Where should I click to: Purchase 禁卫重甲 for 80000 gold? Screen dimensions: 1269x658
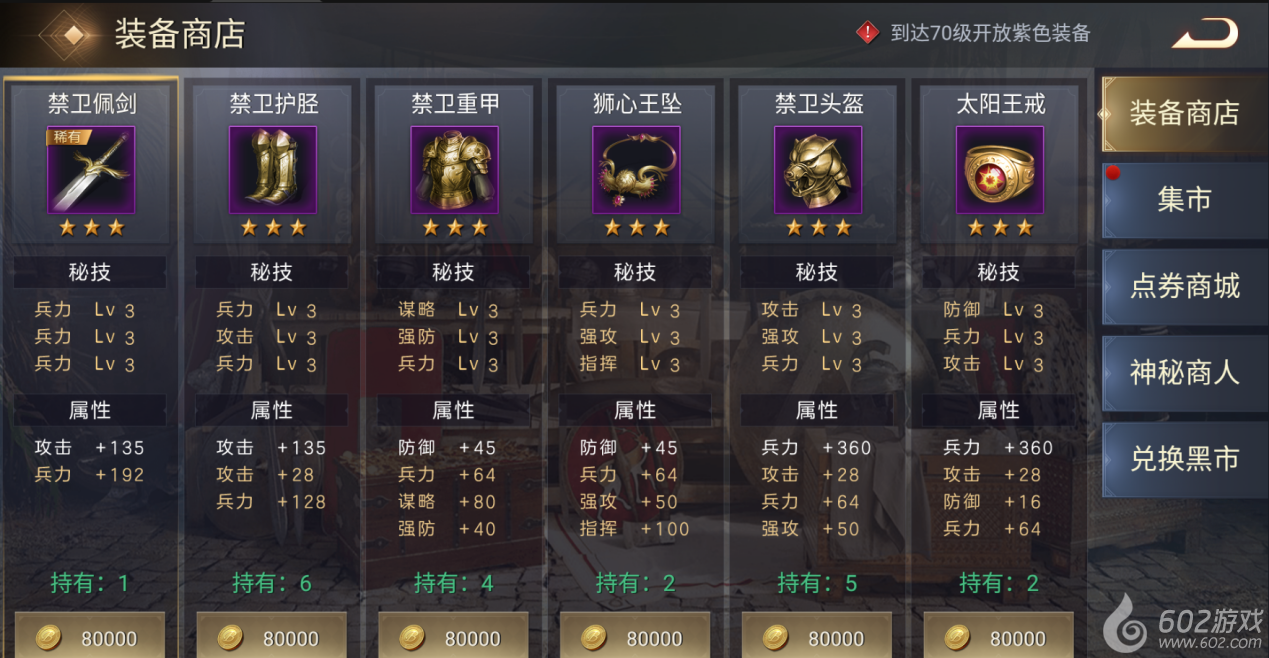(454, 636)
